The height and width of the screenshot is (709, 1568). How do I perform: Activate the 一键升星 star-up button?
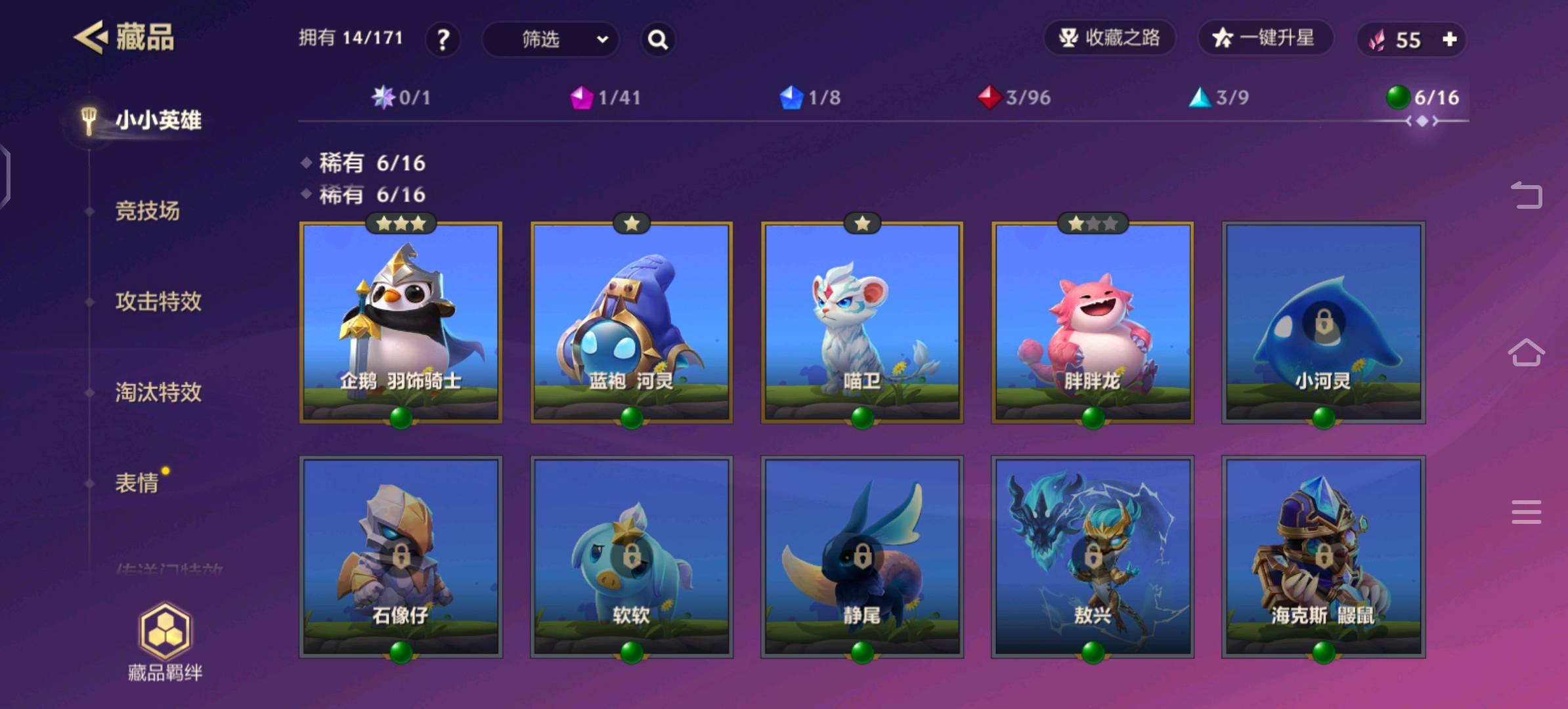1265,38
